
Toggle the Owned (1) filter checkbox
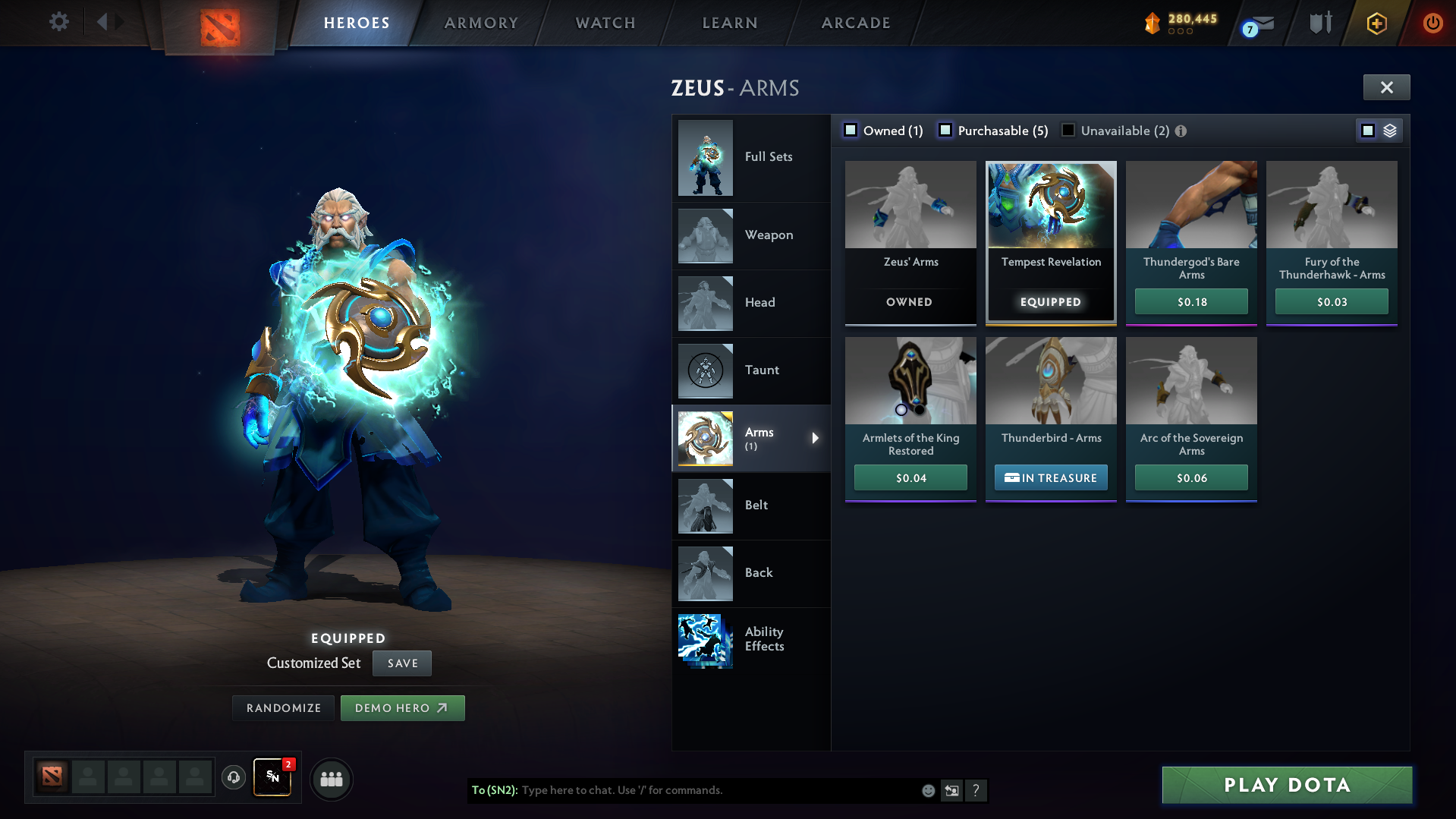pyautogui.click(x=851, y=130)
